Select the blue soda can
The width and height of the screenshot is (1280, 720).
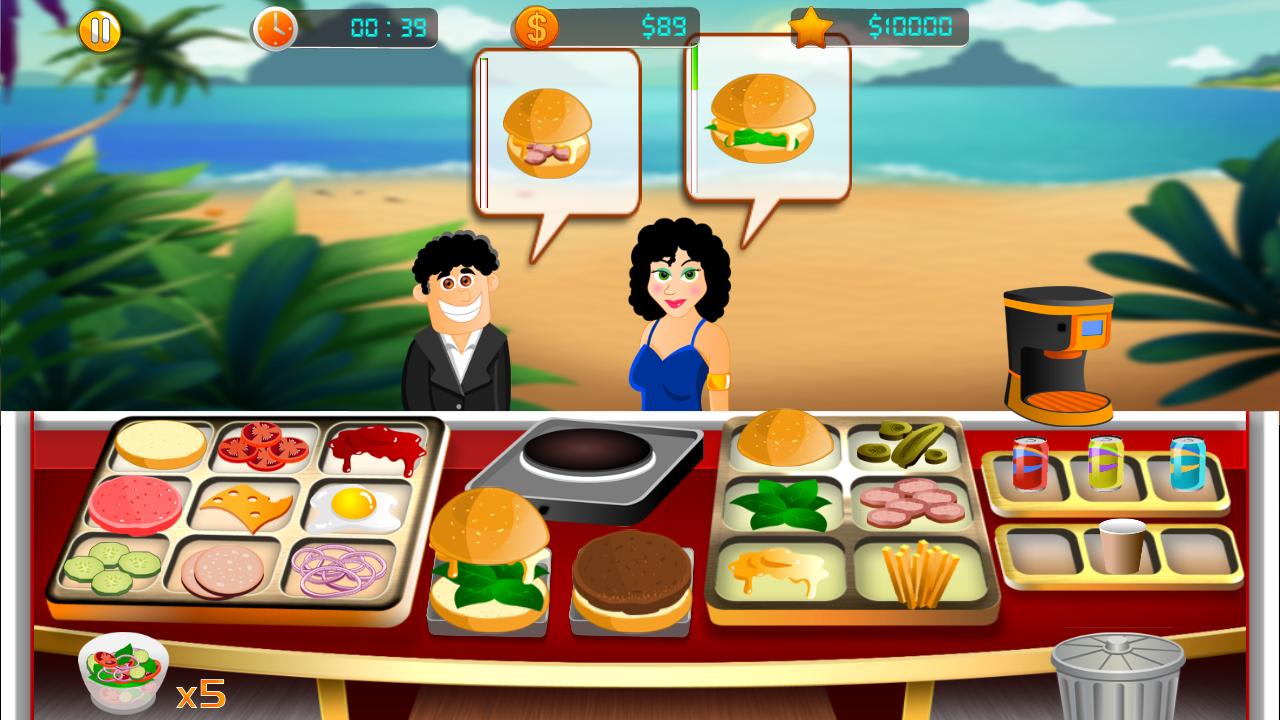coord(1186,463)
